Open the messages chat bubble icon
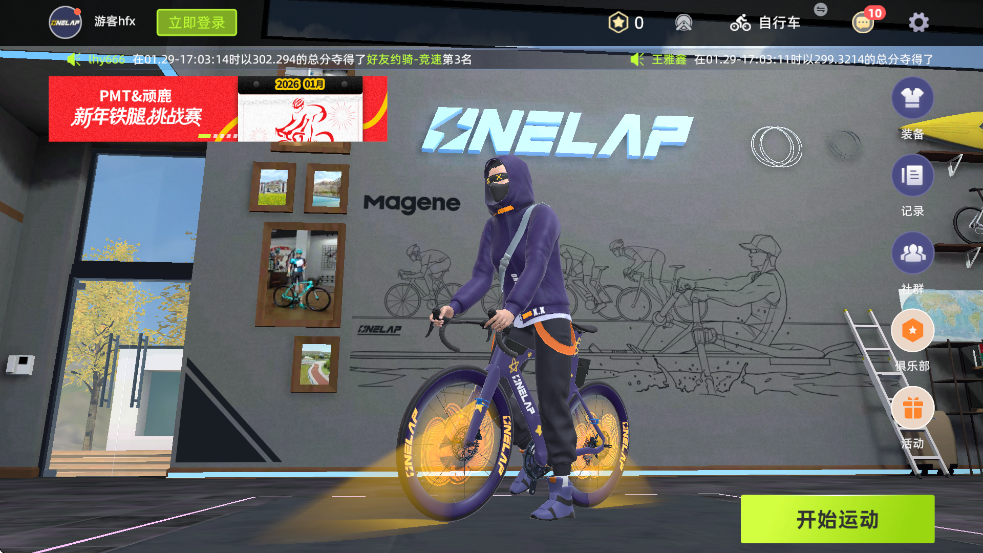 coord(863,22)
